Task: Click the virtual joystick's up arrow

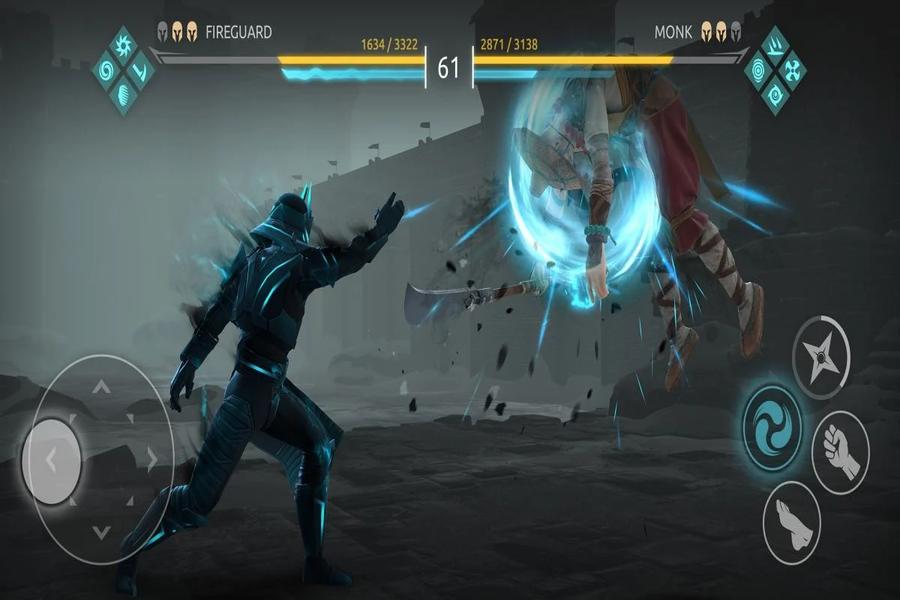Action: click(x=100, y=387)
